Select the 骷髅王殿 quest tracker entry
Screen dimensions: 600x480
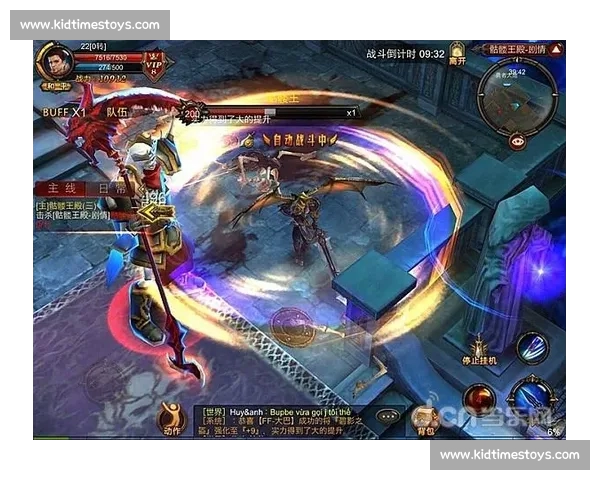(x=75, y=211)
